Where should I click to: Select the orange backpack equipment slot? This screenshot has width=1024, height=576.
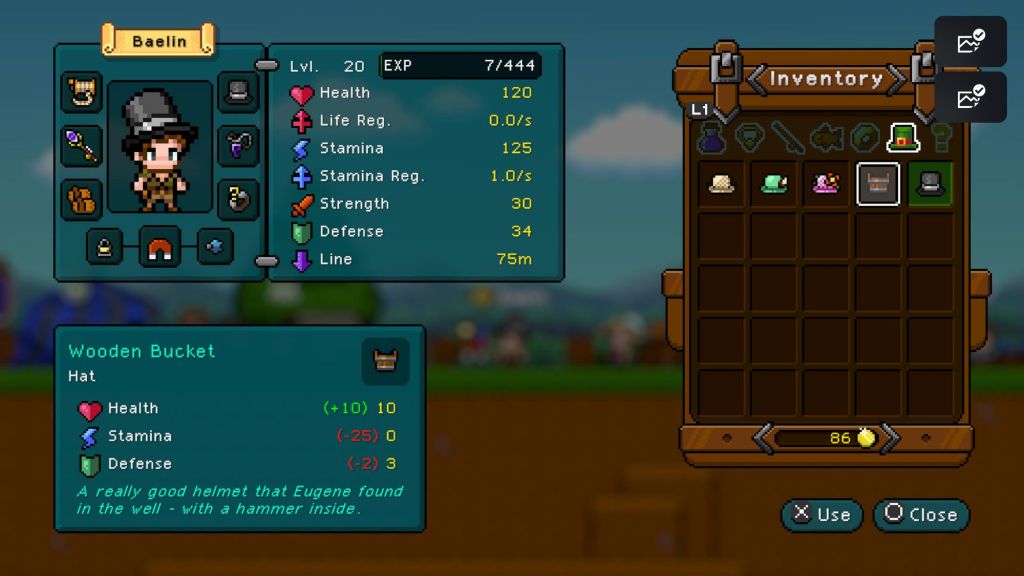(81, 198)
